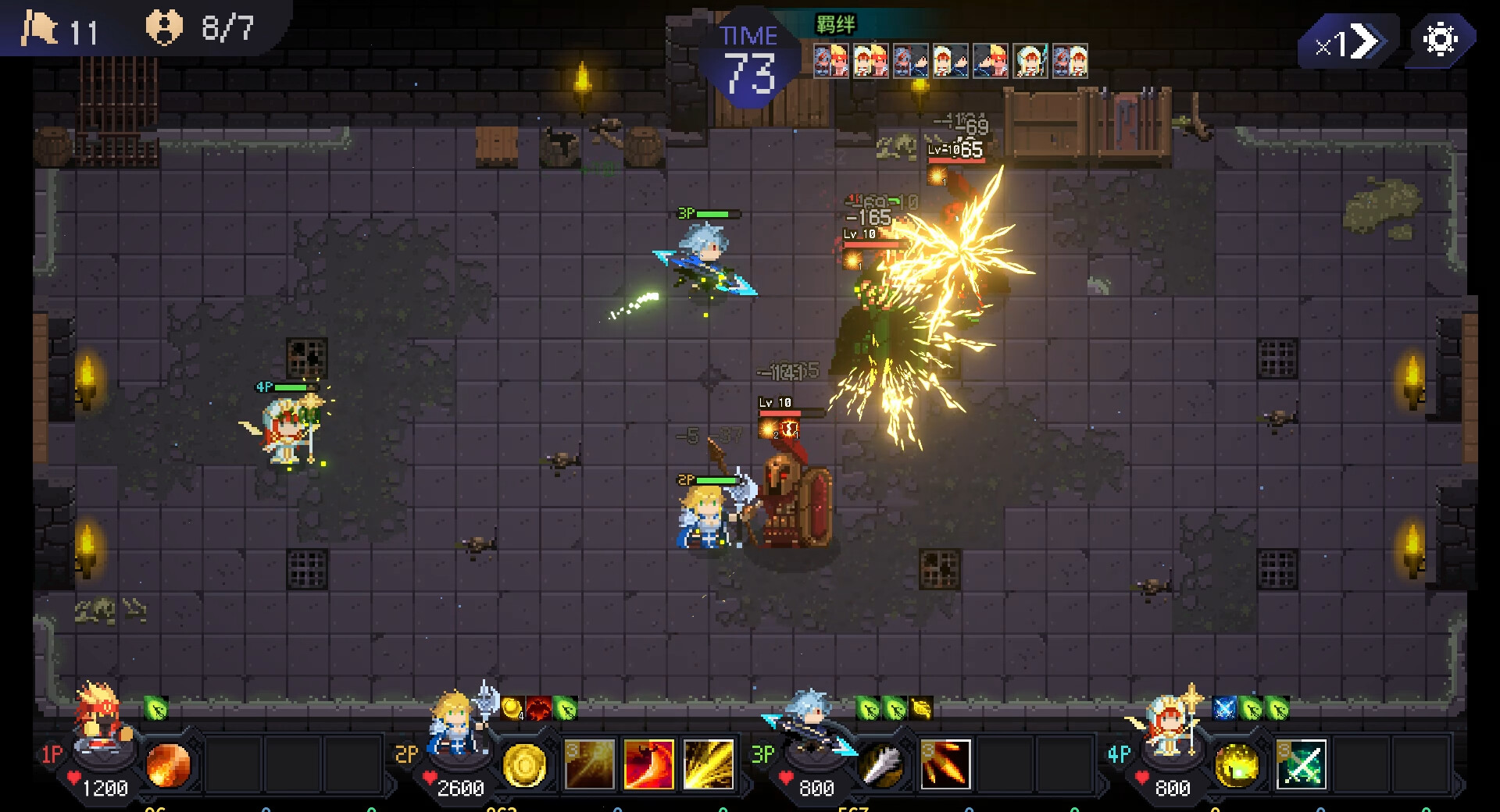Select the 4P priestess portrait
1500x812 pixels.
[x=1168, y=722]
